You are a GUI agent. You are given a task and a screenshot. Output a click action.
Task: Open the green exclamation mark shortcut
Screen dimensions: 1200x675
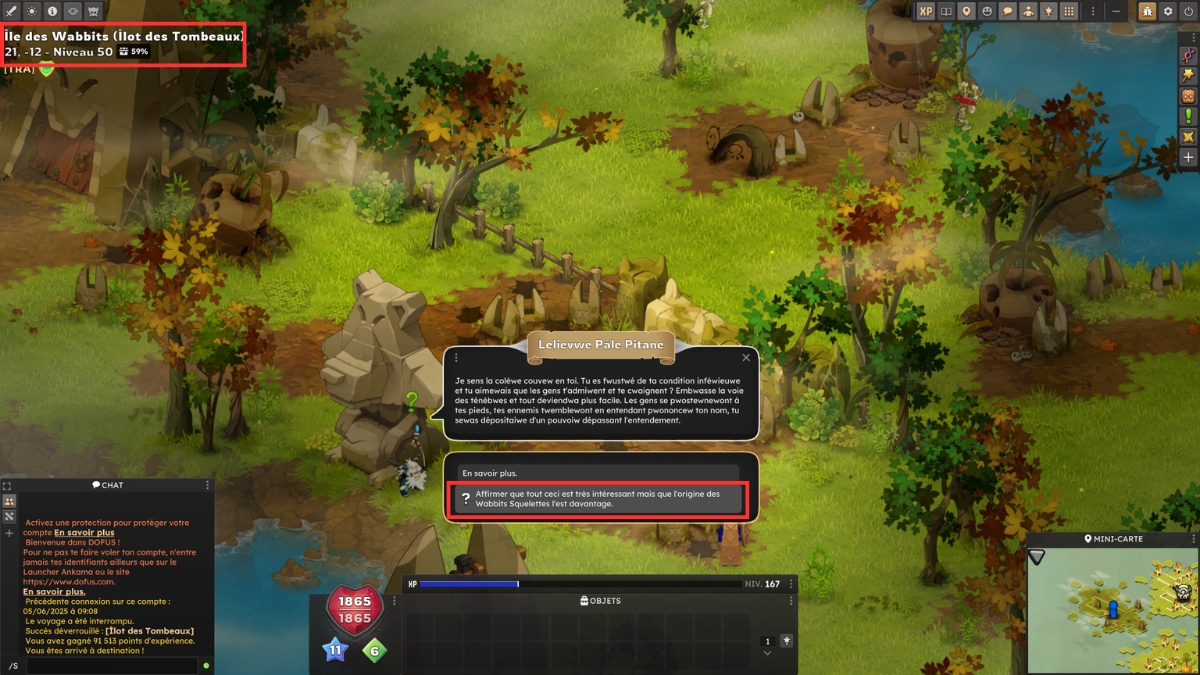(x=1189, y=116)
